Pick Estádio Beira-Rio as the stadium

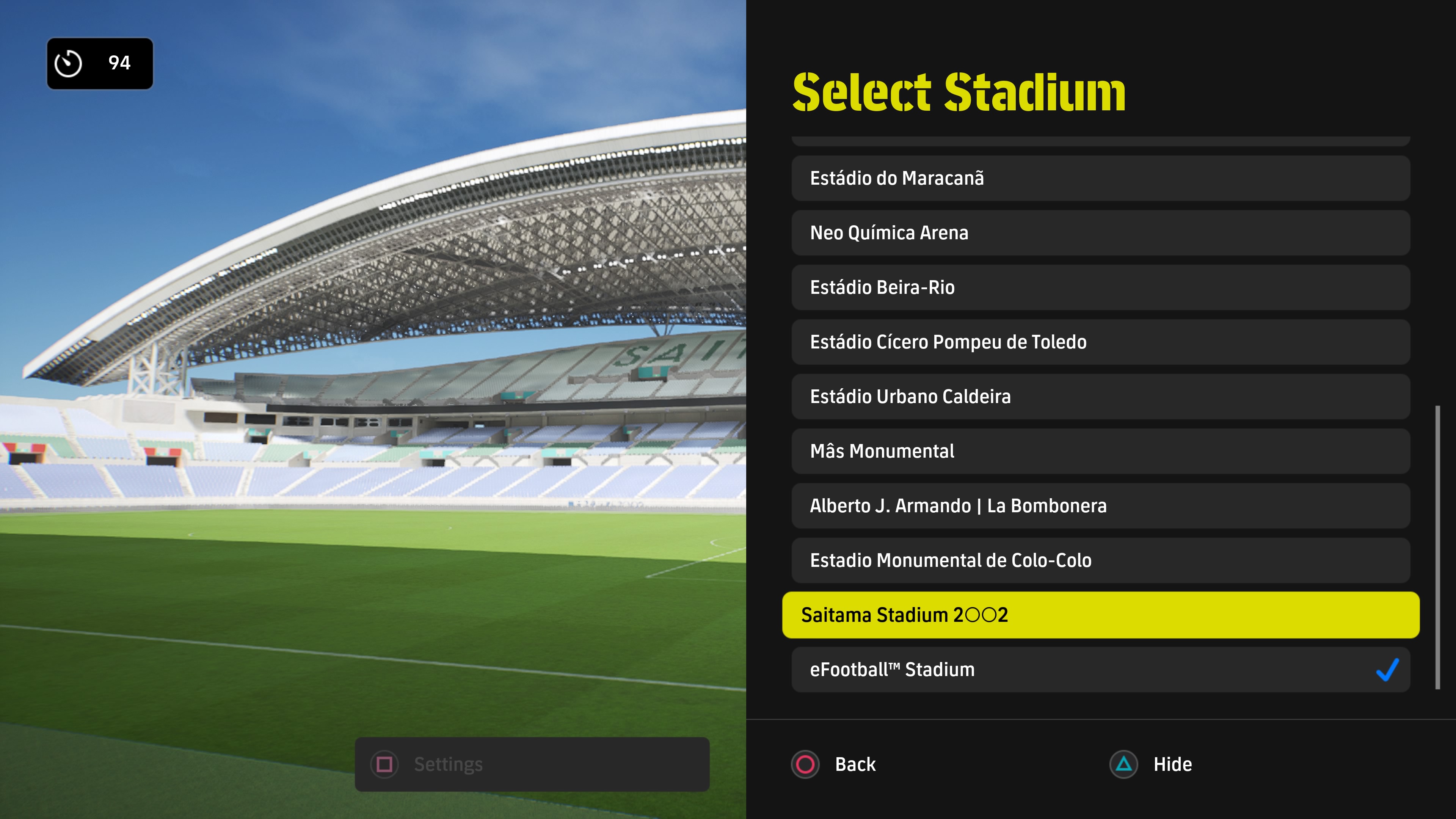tap(1100, 287)
